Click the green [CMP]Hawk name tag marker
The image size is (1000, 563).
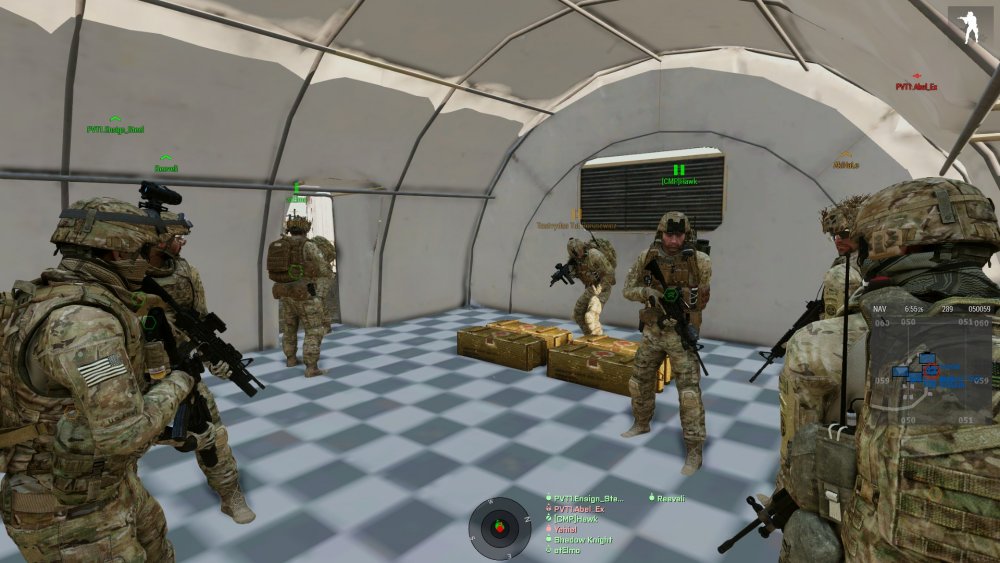tap(679, 180)
